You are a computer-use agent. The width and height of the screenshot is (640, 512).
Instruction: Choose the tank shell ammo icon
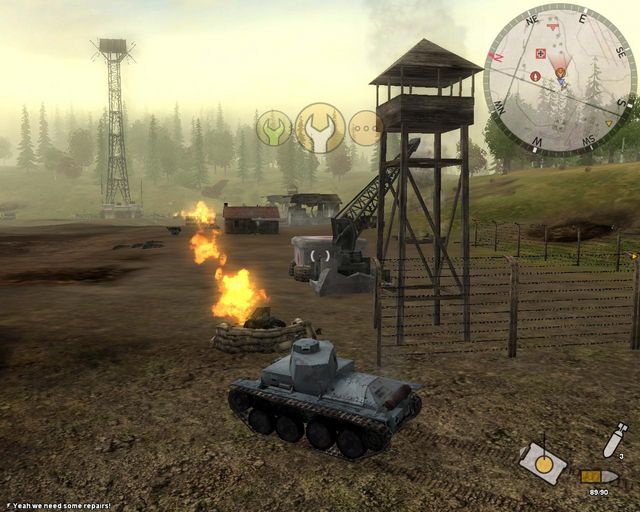(x=598, y=477)
